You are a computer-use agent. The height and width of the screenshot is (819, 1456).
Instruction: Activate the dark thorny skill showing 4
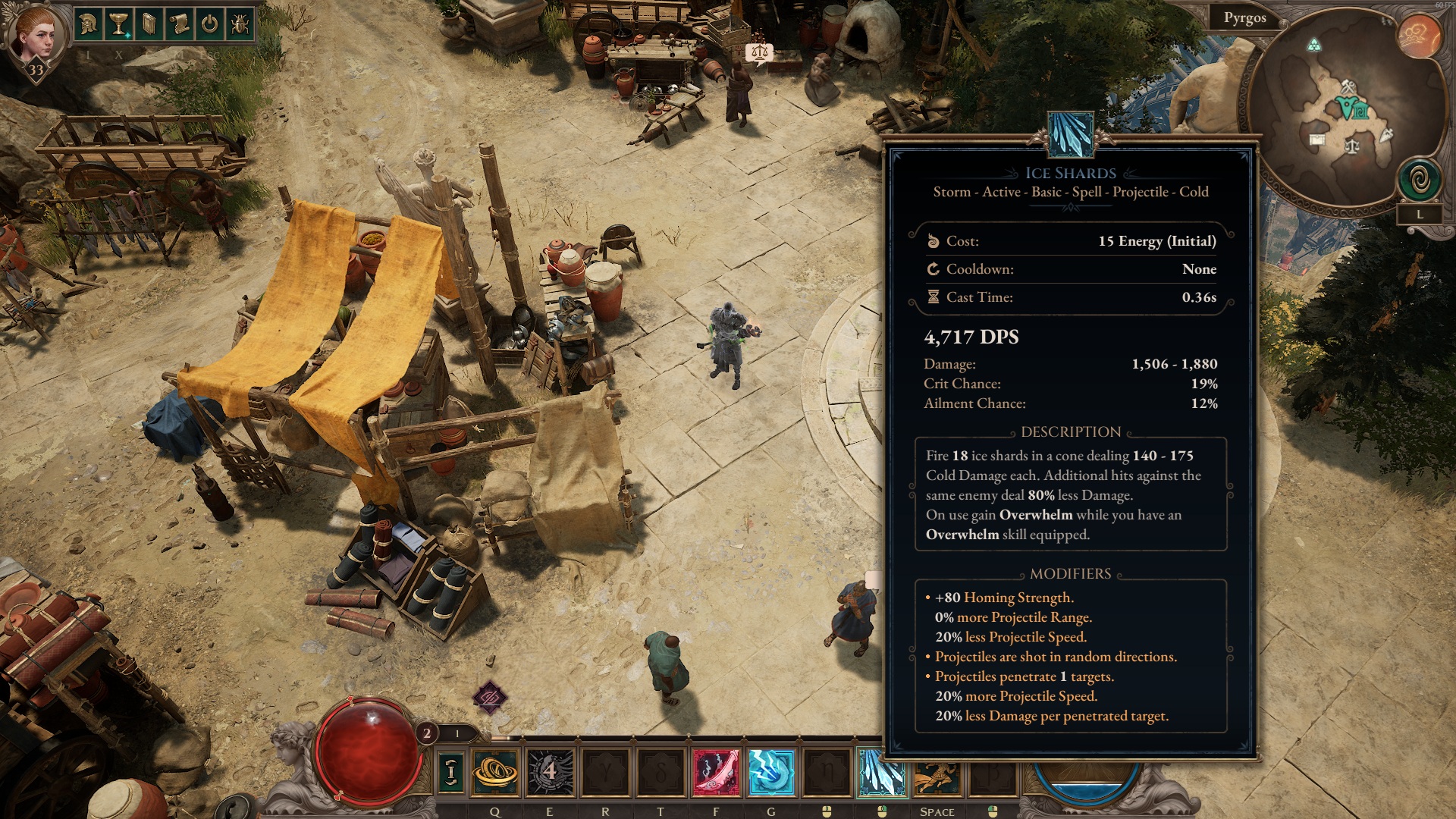click(x=550, y=772)
